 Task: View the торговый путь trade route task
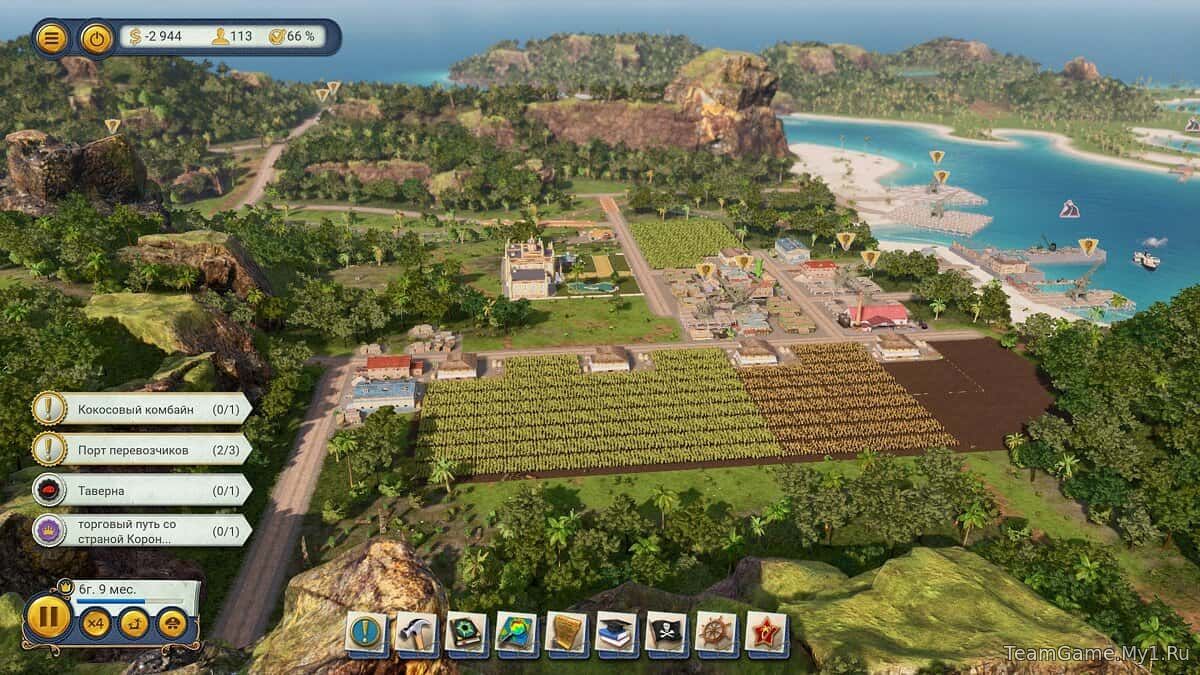pyautogui.click(x=140, y=530)
